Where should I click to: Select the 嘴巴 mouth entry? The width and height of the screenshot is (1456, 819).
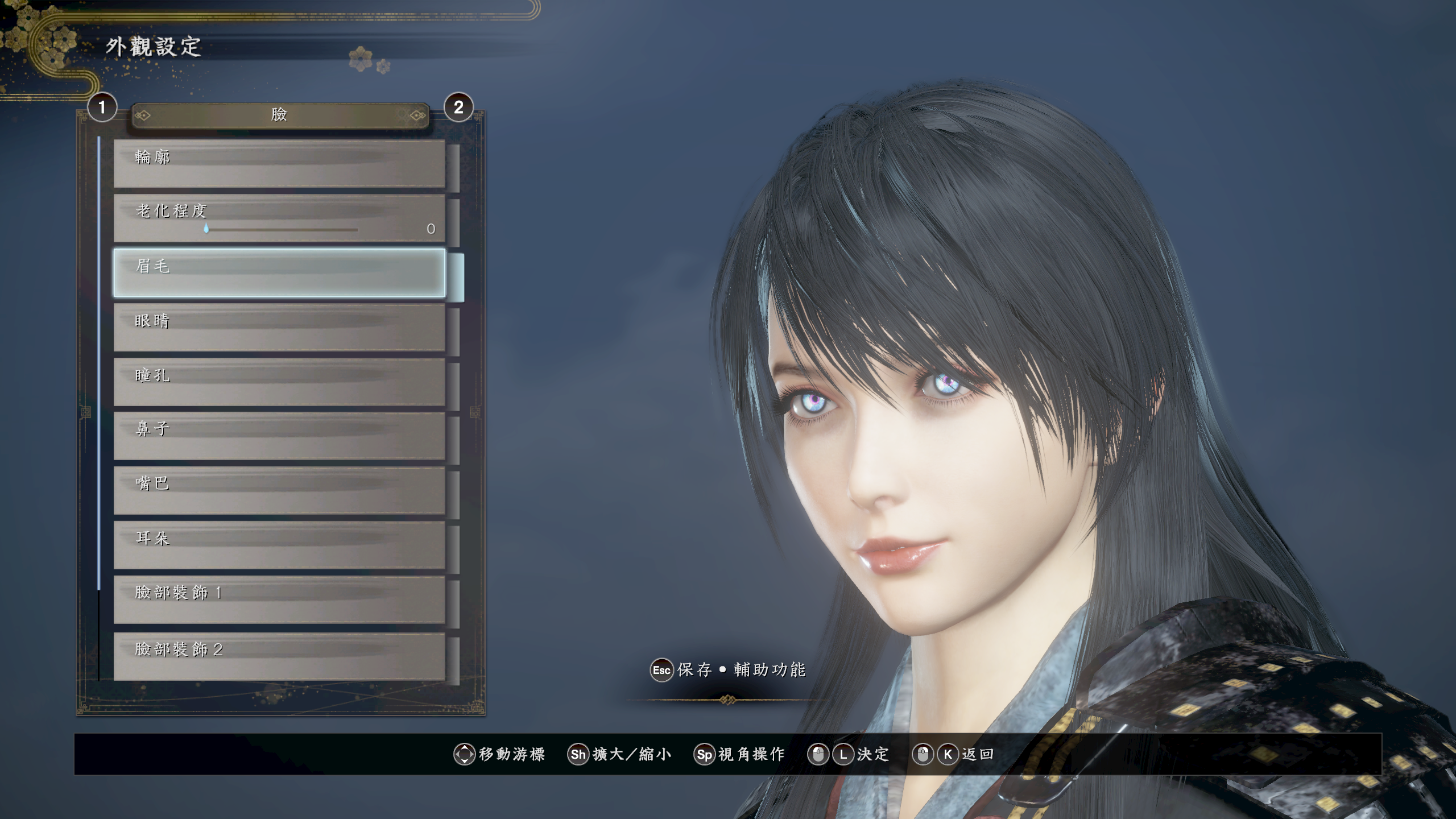(x=279, y=490)
